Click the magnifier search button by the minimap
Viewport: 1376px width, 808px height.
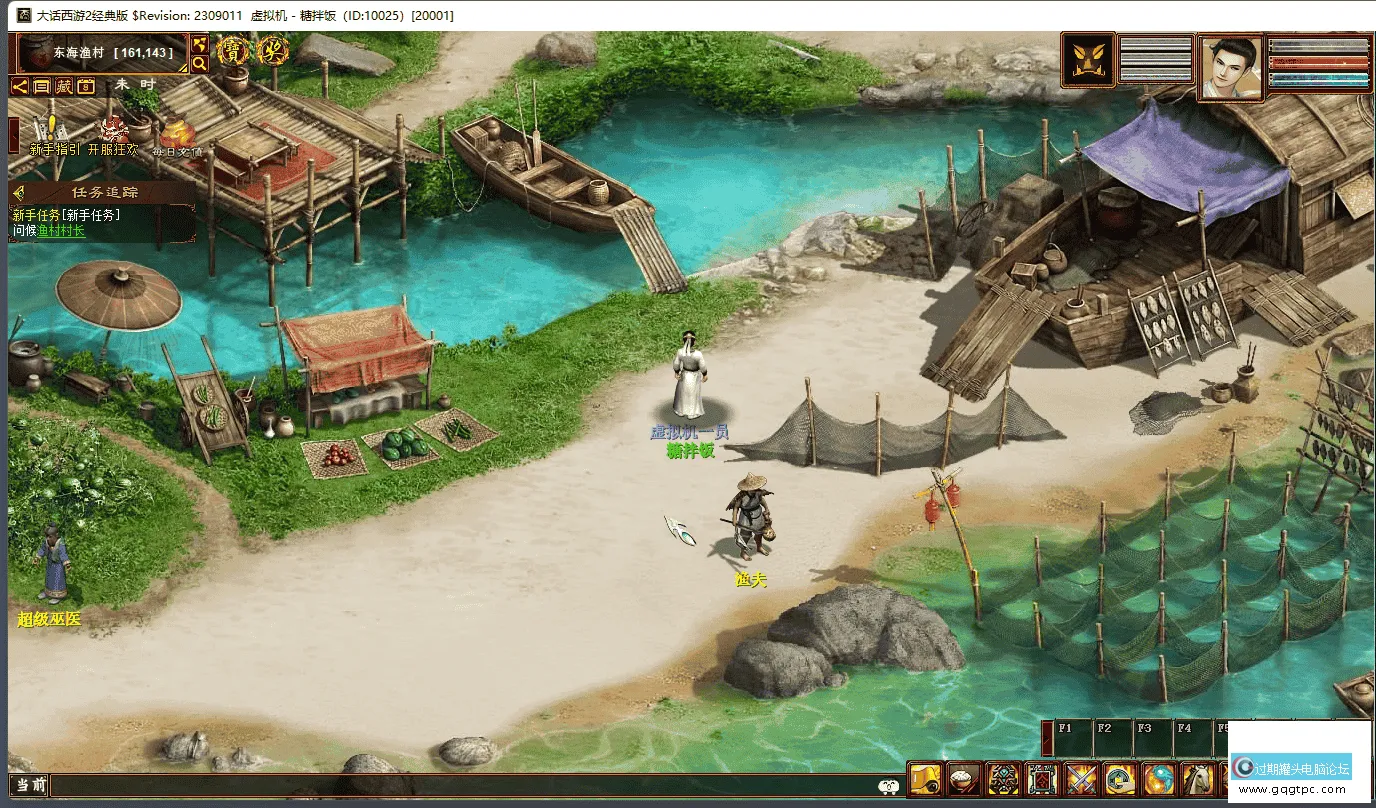pyautogui.click(x=200, y=64)
